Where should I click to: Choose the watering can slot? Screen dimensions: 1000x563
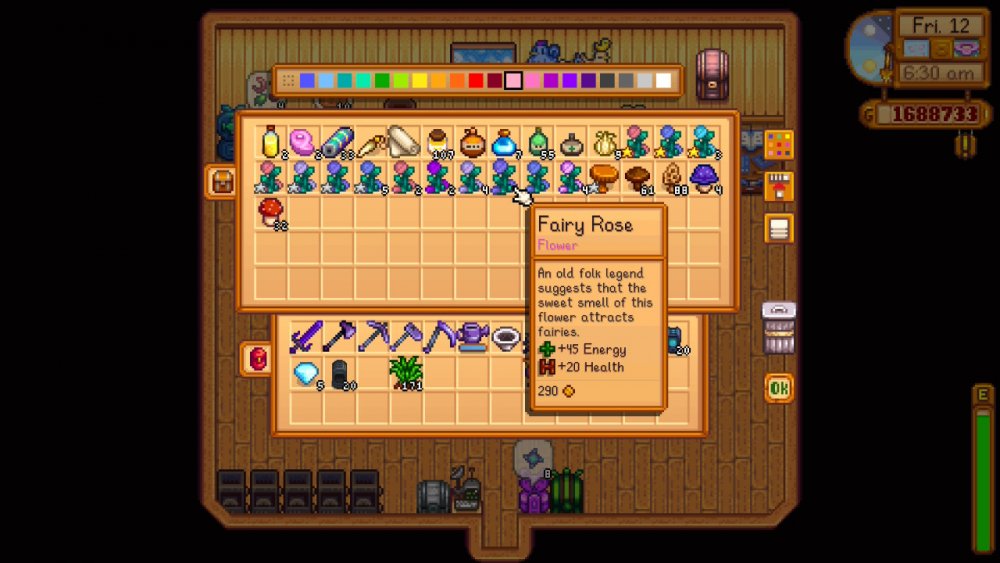(x=471, y=338)
